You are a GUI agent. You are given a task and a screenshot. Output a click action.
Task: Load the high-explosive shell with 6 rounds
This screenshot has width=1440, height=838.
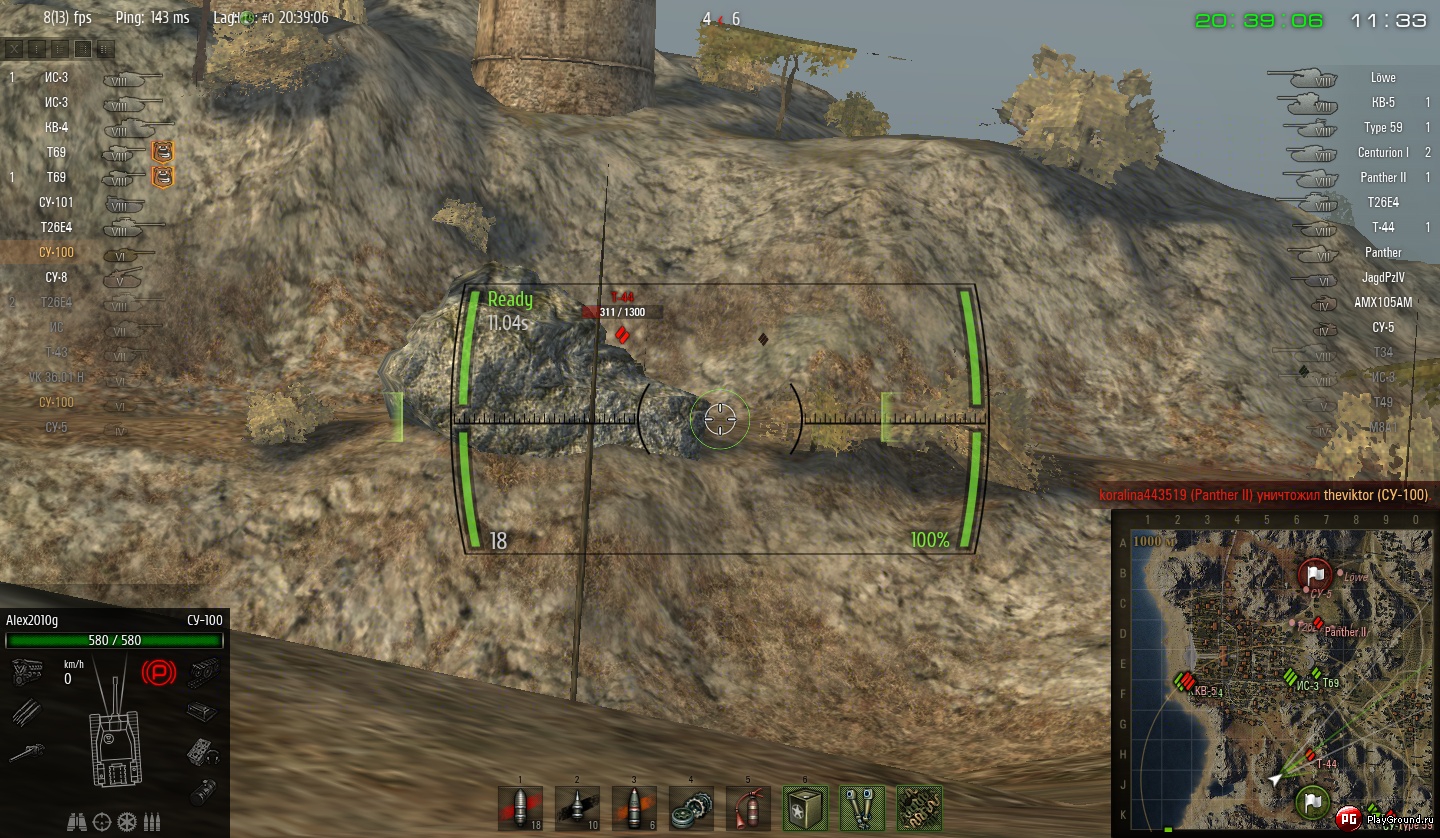click(634, 808)
